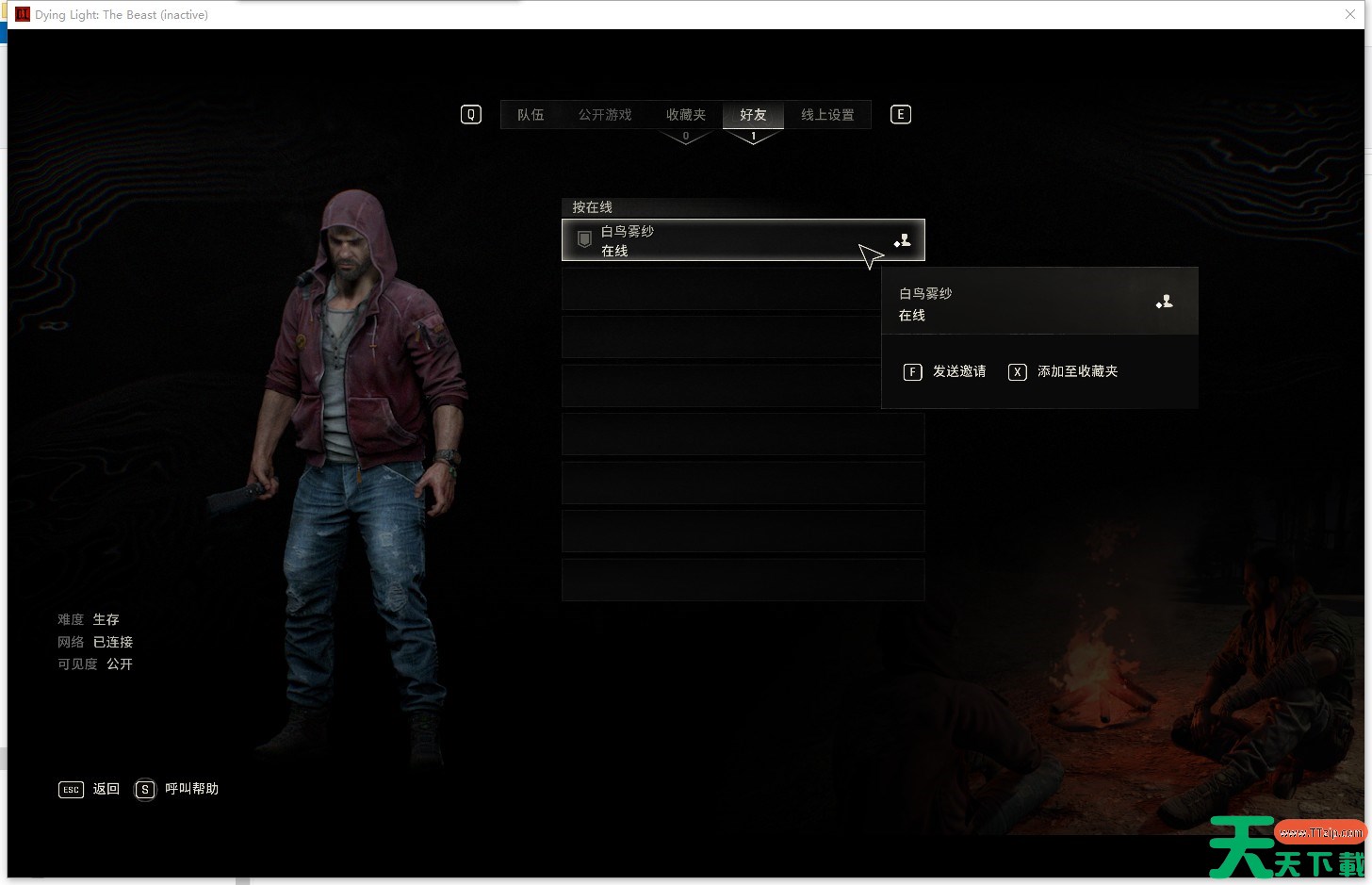
Task: Close the game window
Action: 1349,14
